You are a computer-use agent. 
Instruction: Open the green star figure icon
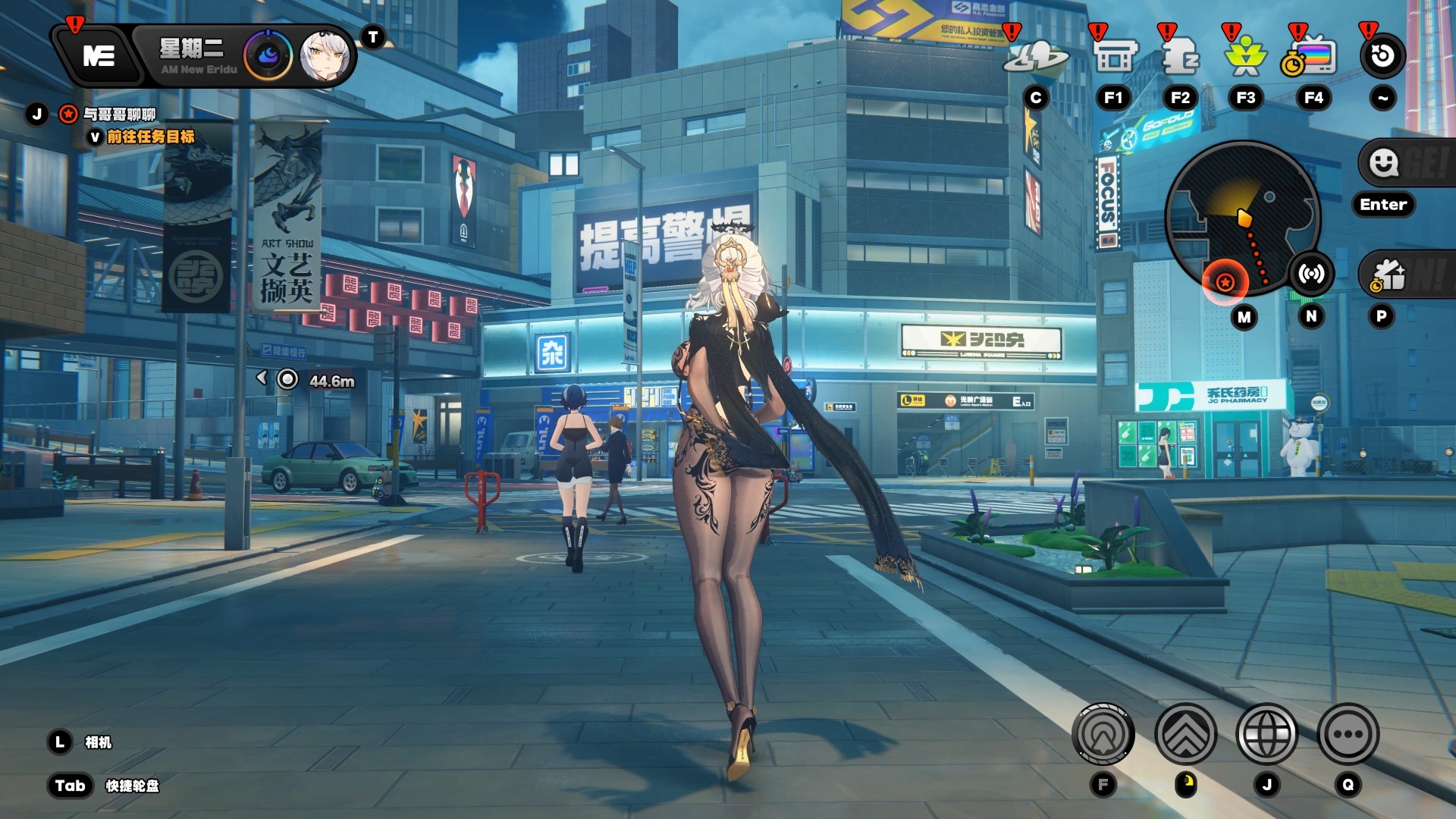[1245, 57]
